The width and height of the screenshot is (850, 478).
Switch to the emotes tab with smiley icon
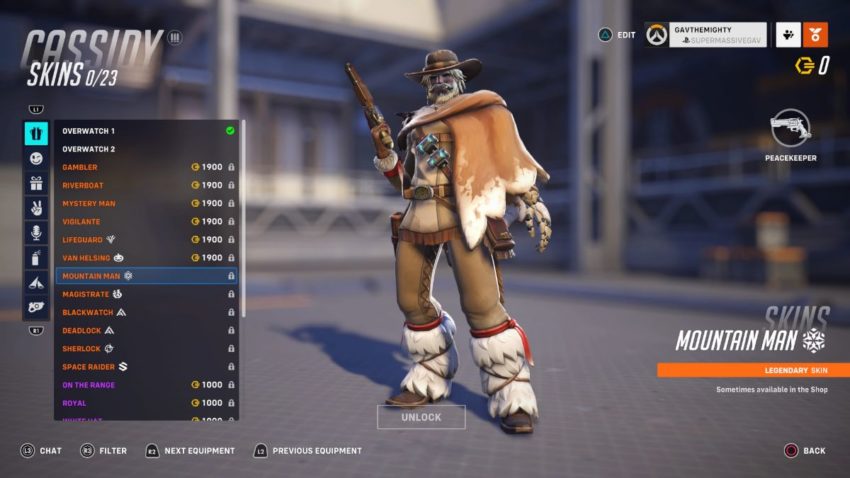tap(36, 158)
